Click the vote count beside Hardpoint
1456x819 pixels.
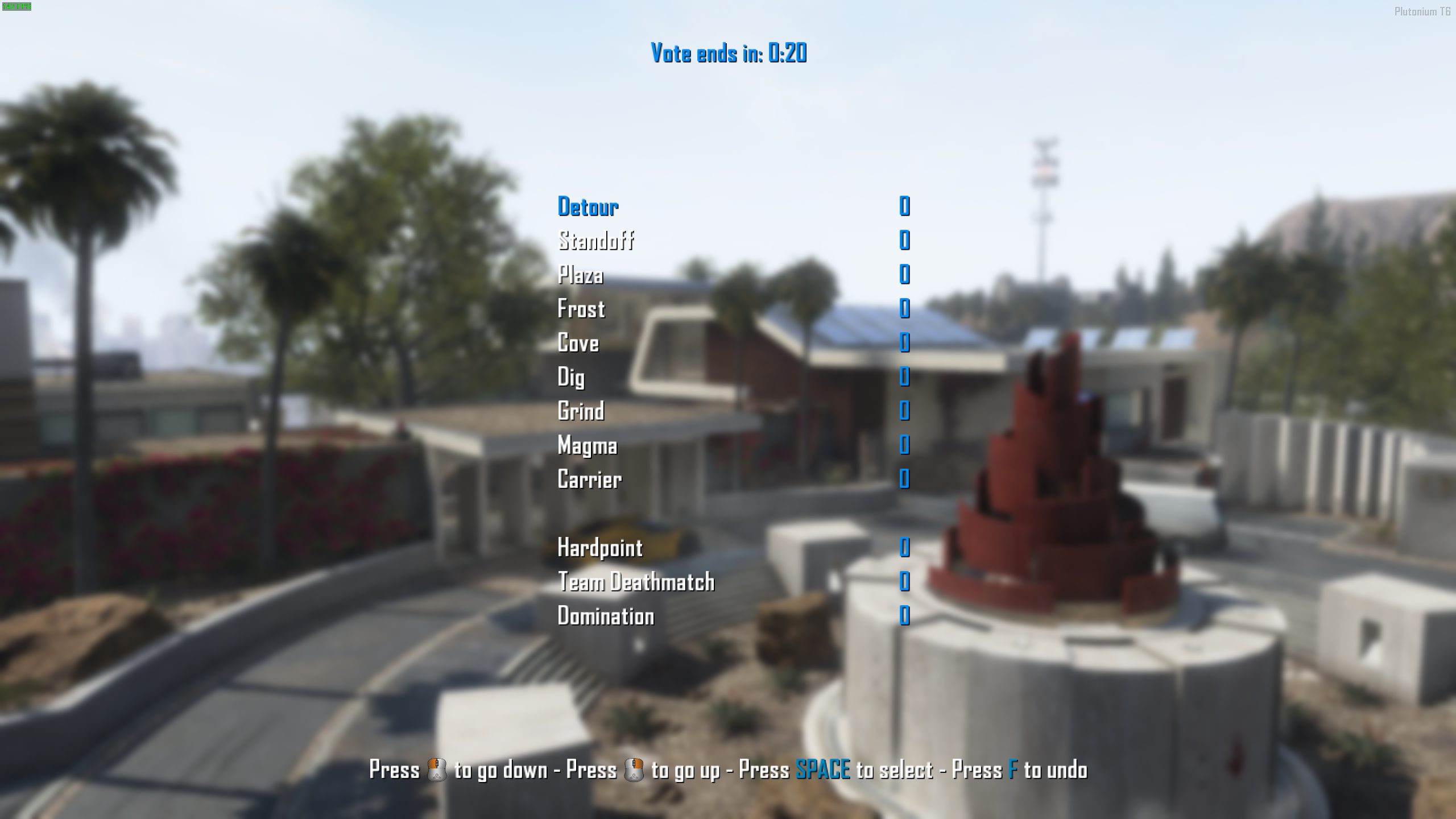904,548
